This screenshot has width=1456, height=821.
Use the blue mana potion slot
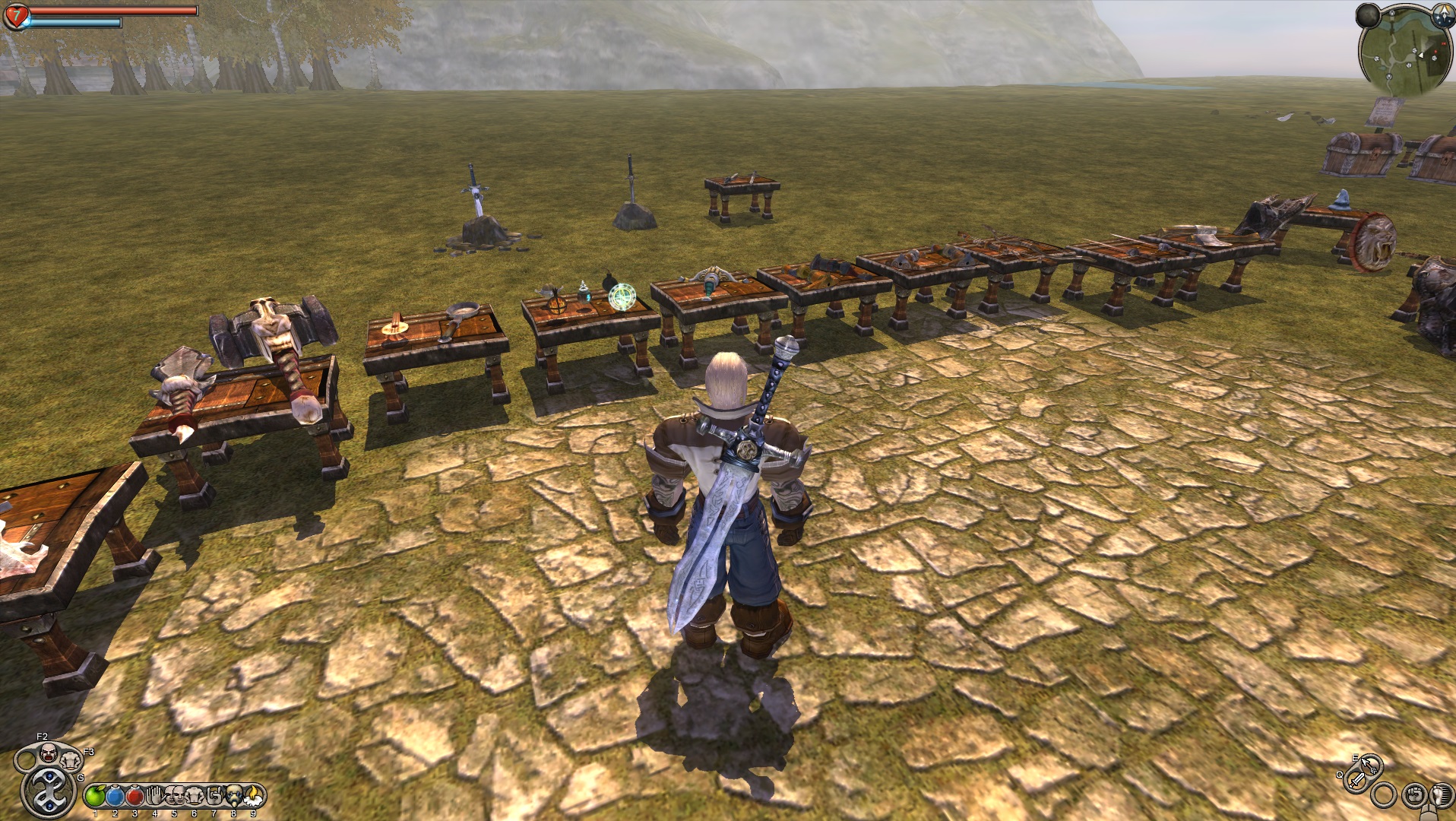(x=115, y=796)
